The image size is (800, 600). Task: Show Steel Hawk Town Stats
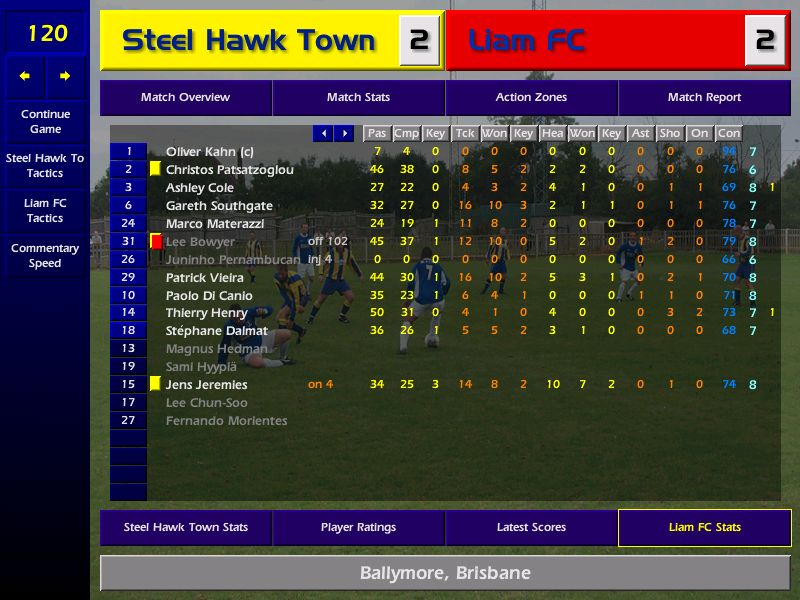(x=185, y=527)
